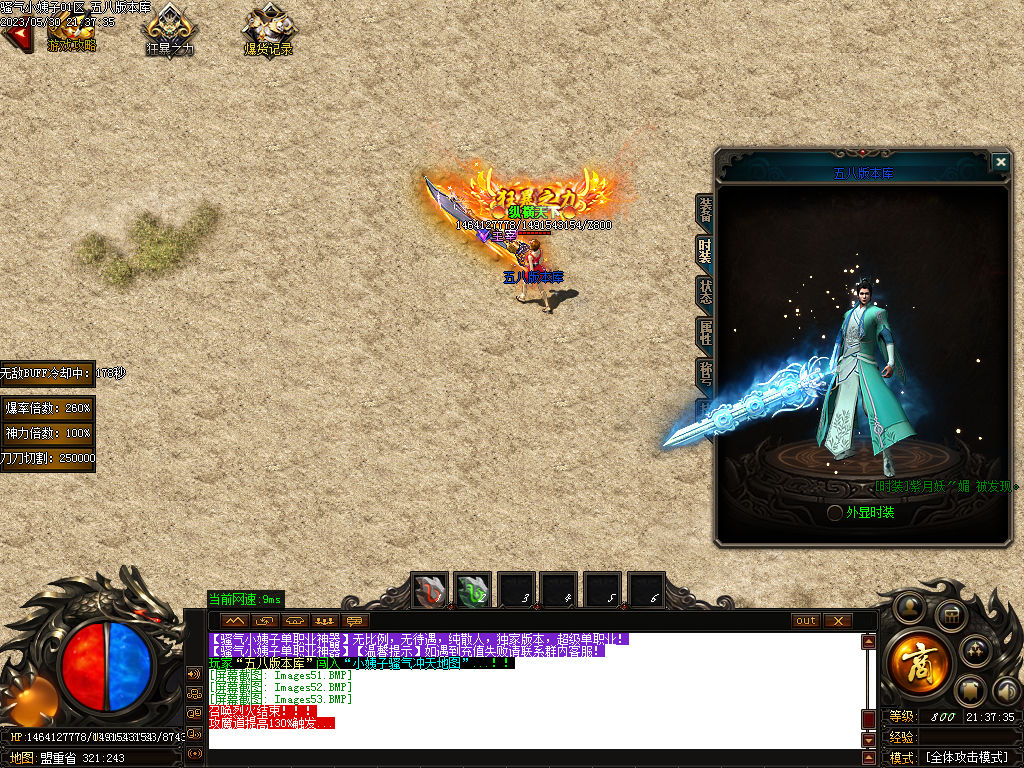The width and height of the screenshot is (1024, 768).
Task: Open the 状态 status tab
Action: point(705,291)
